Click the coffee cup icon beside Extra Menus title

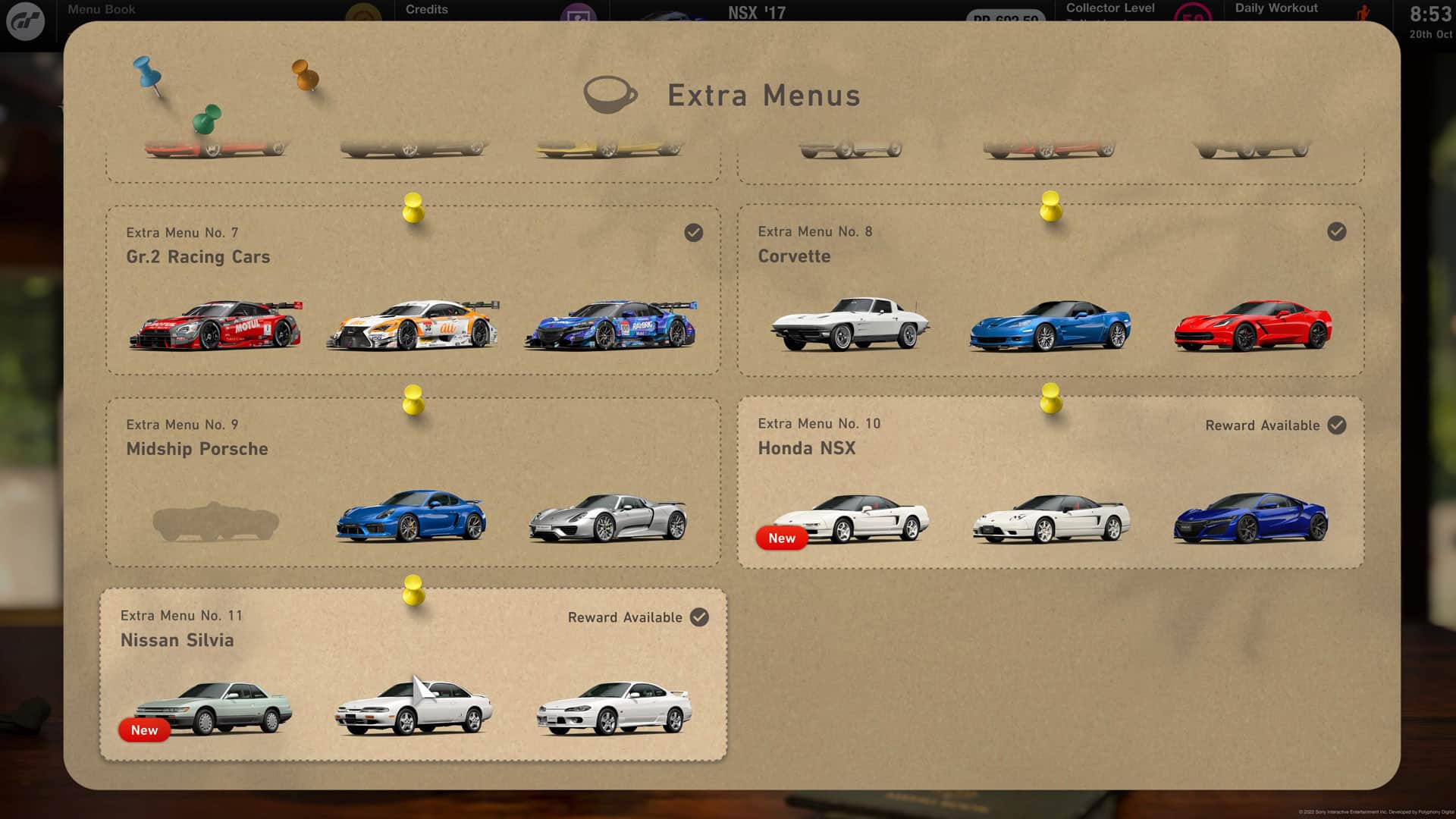[611, 94]
